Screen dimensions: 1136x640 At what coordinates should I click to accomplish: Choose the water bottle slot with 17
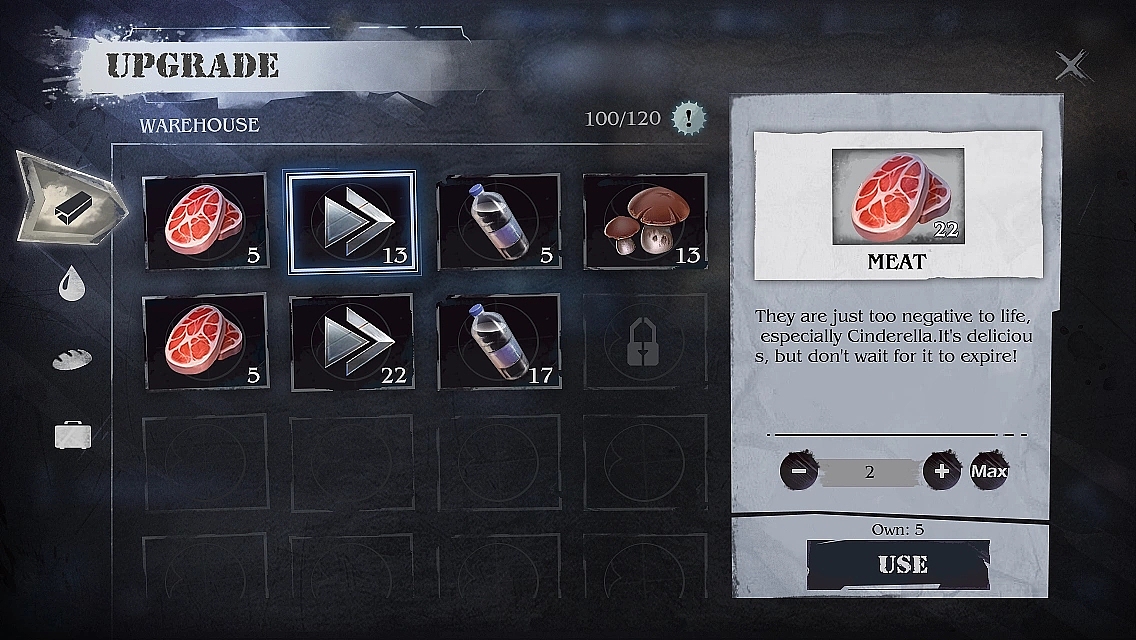coord(499,342)
